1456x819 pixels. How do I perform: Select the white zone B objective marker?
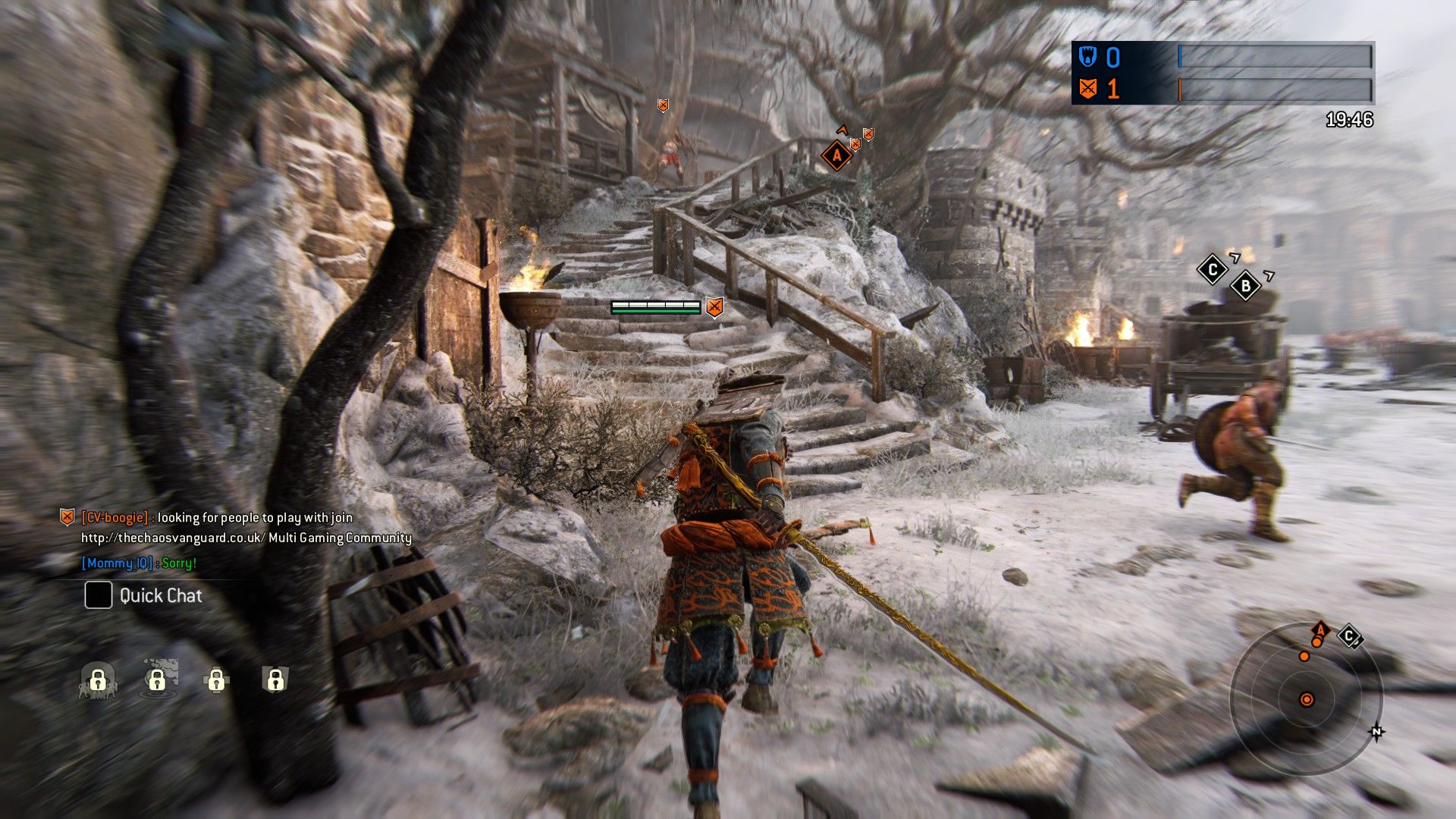(1245, 286)
